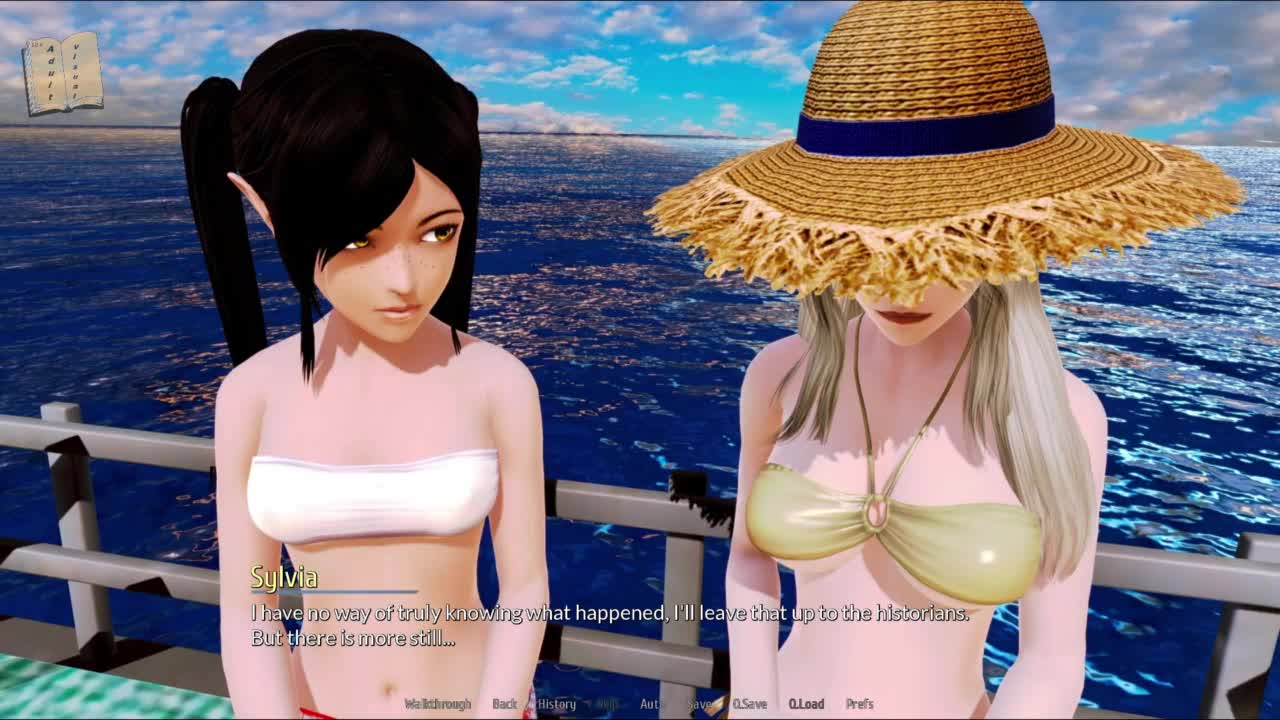The width and height of the screenshot is (1280, 720).
Task: Open the Walkthrough from the quick menu
Action: 437,704
